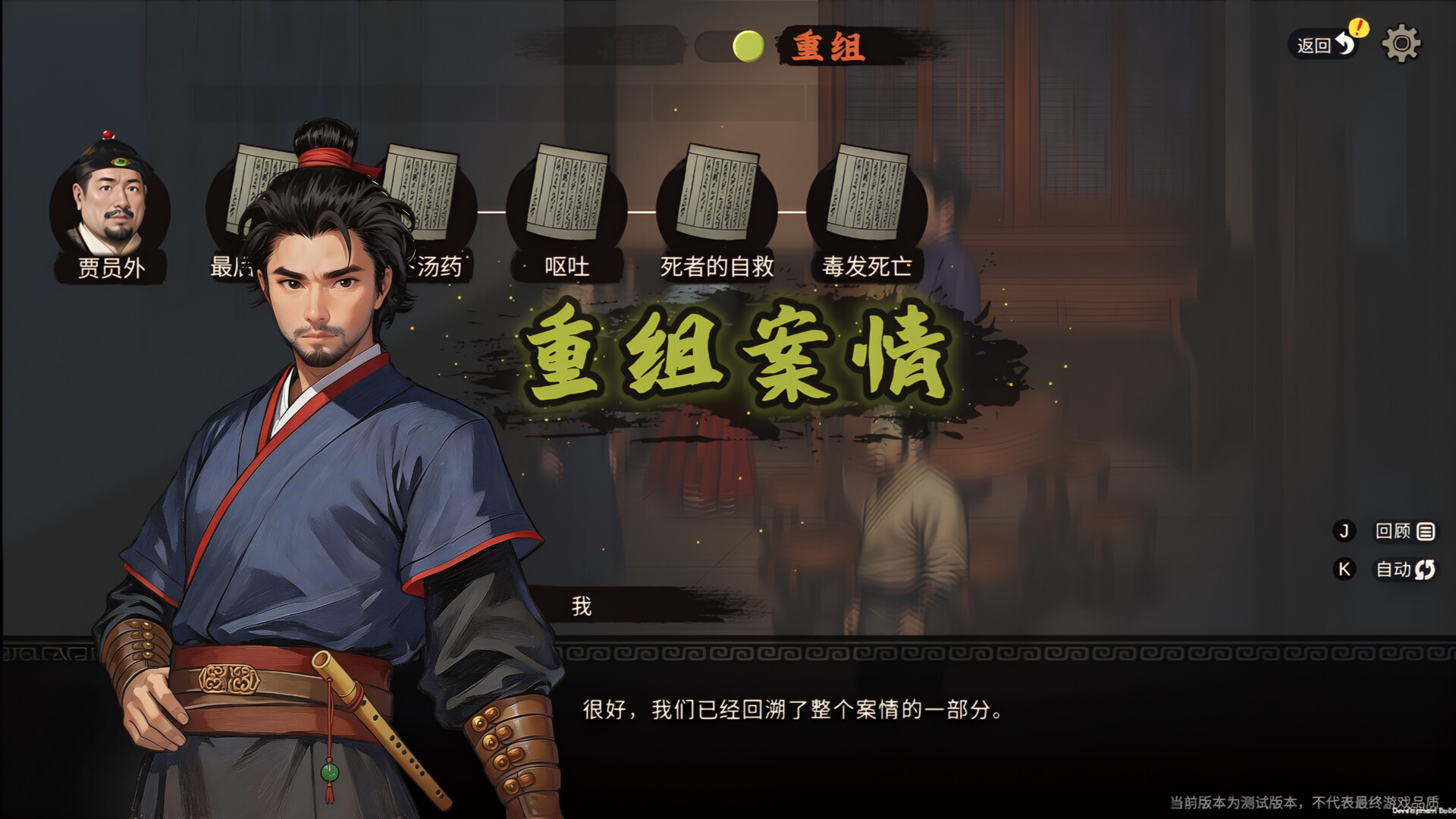This screenshot has width=1456, height=819.
Task: Click the 重组 mode toggle at top
Action: (x=748, y=47)
